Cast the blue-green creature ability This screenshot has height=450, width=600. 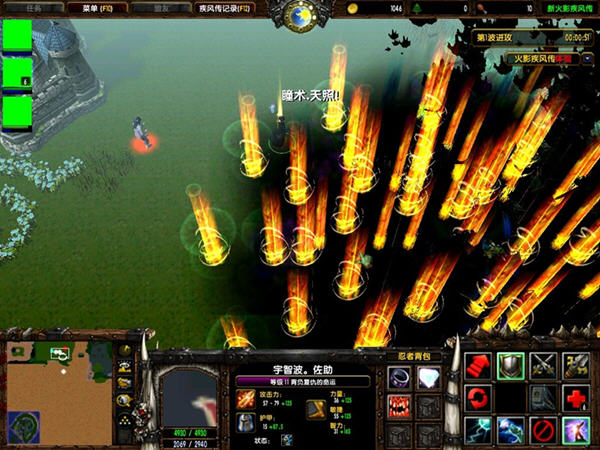click(511, 430)
